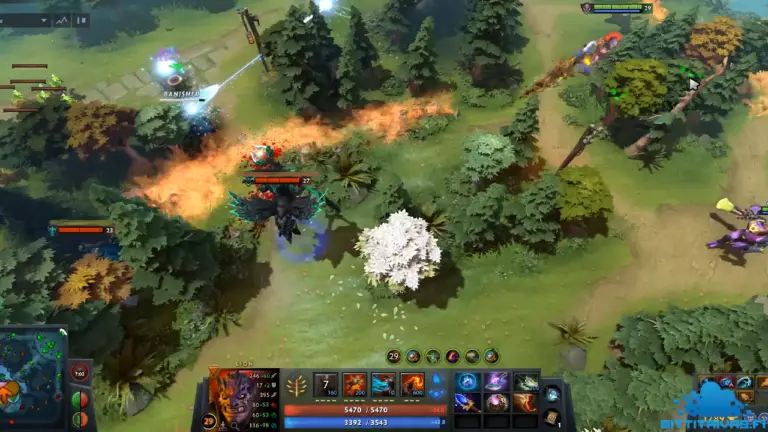Activate Lion's Finger of Death ultimate
Image resolution: width=768 pixels, height=432 pixels.
coord(413,385)
